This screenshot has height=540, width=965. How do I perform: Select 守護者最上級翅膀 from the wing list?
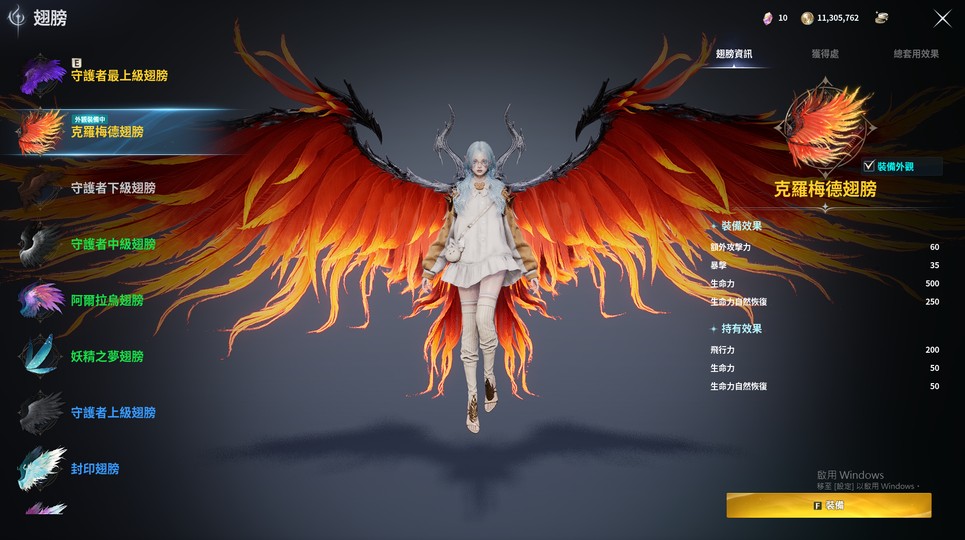(118, 76)
